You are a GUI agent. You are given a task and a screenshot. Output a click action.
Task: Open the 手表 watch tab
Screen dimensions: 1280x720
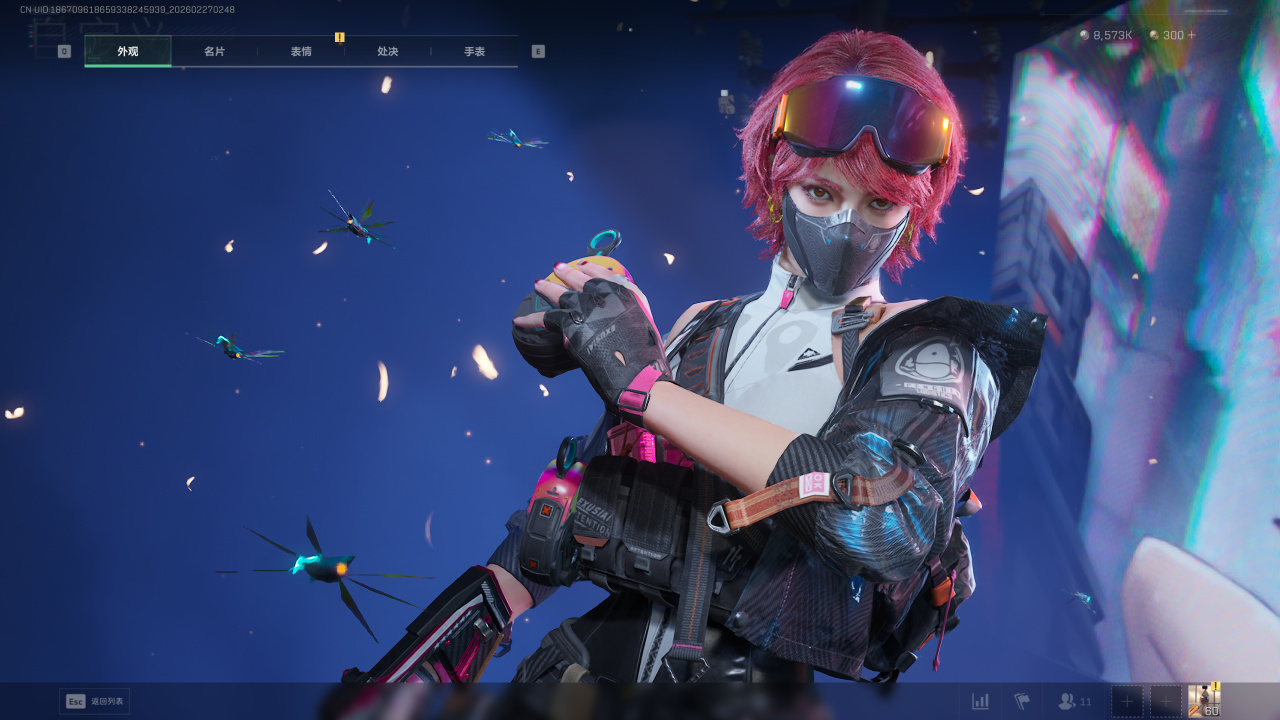(474, 51)
